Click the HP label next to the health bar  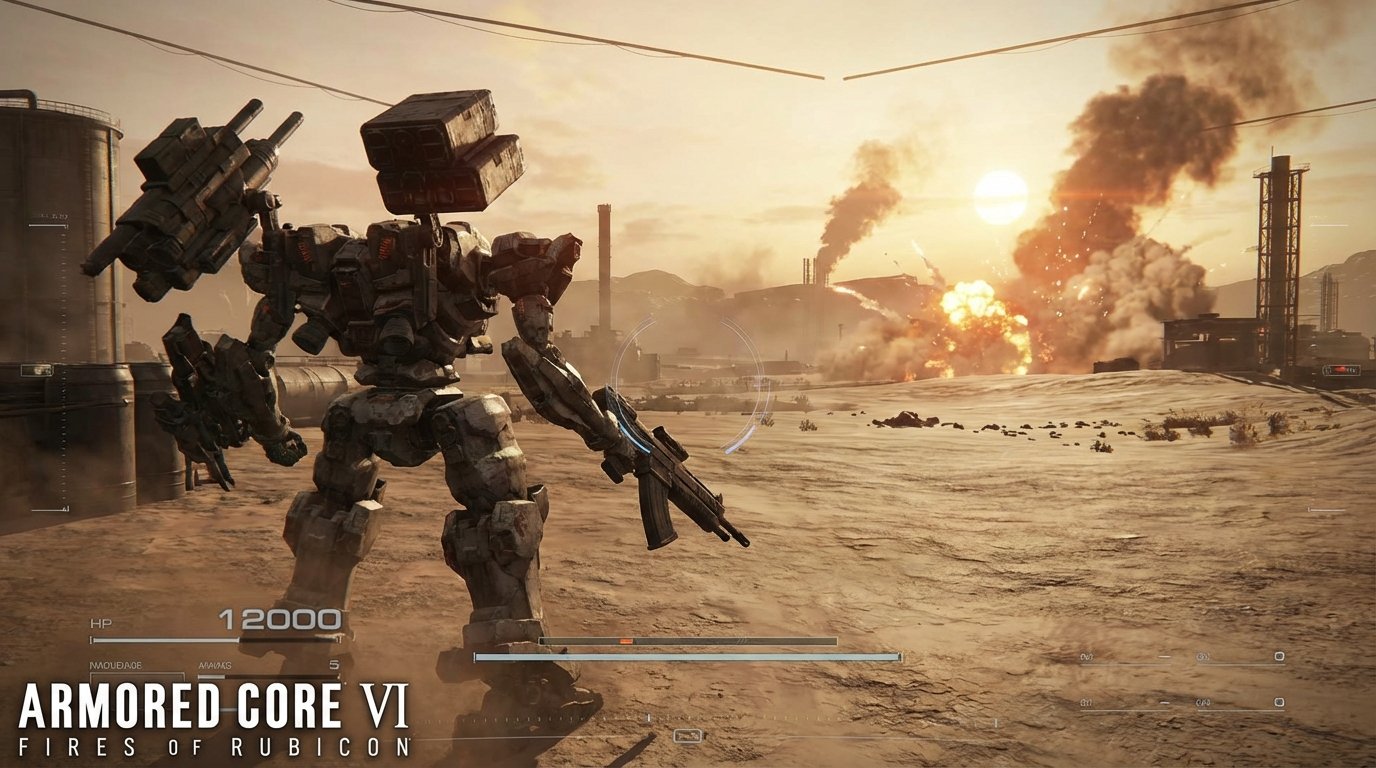pos(102,620)
